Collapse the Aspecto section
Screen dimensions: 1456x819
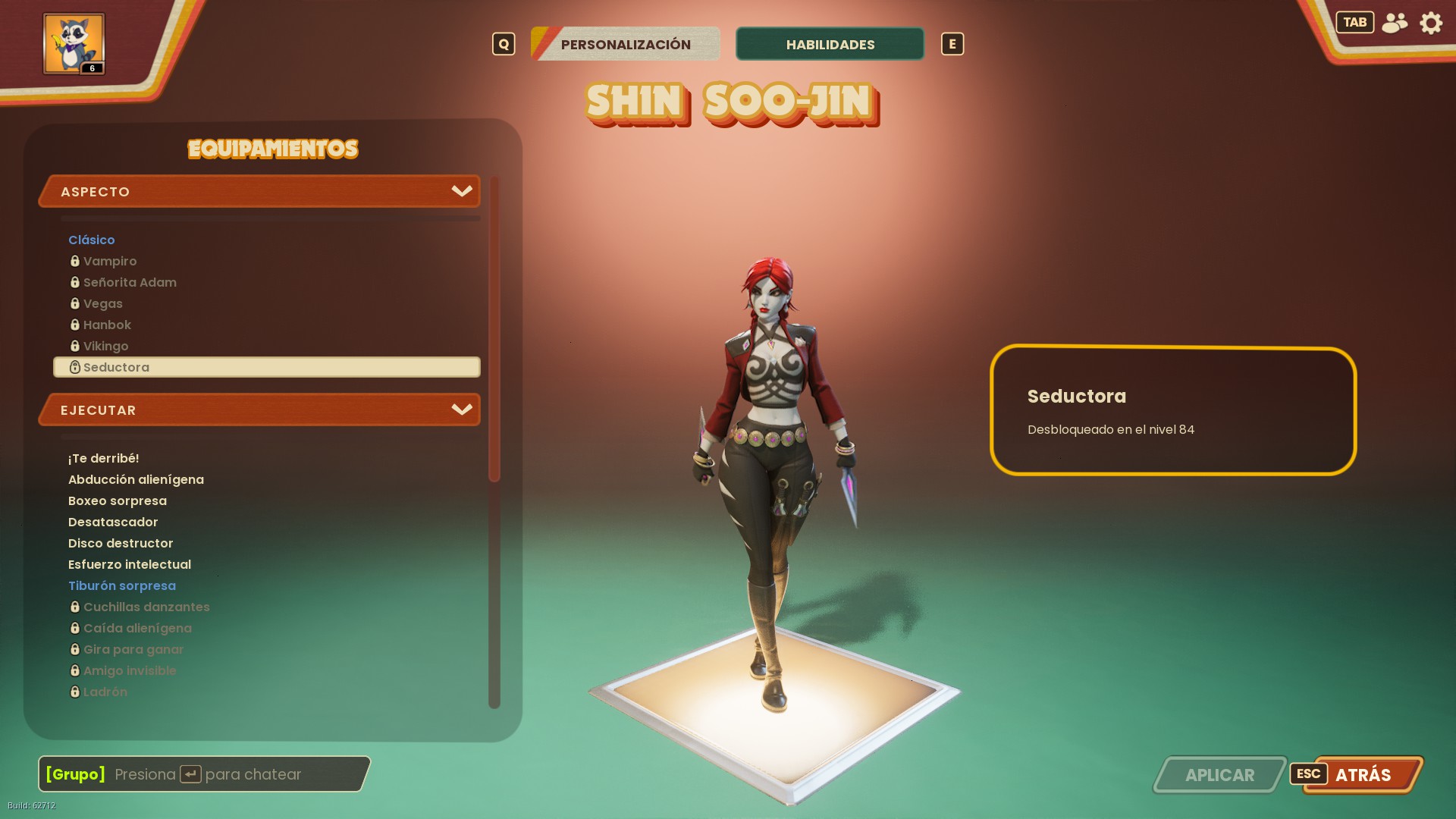point(461,191)
